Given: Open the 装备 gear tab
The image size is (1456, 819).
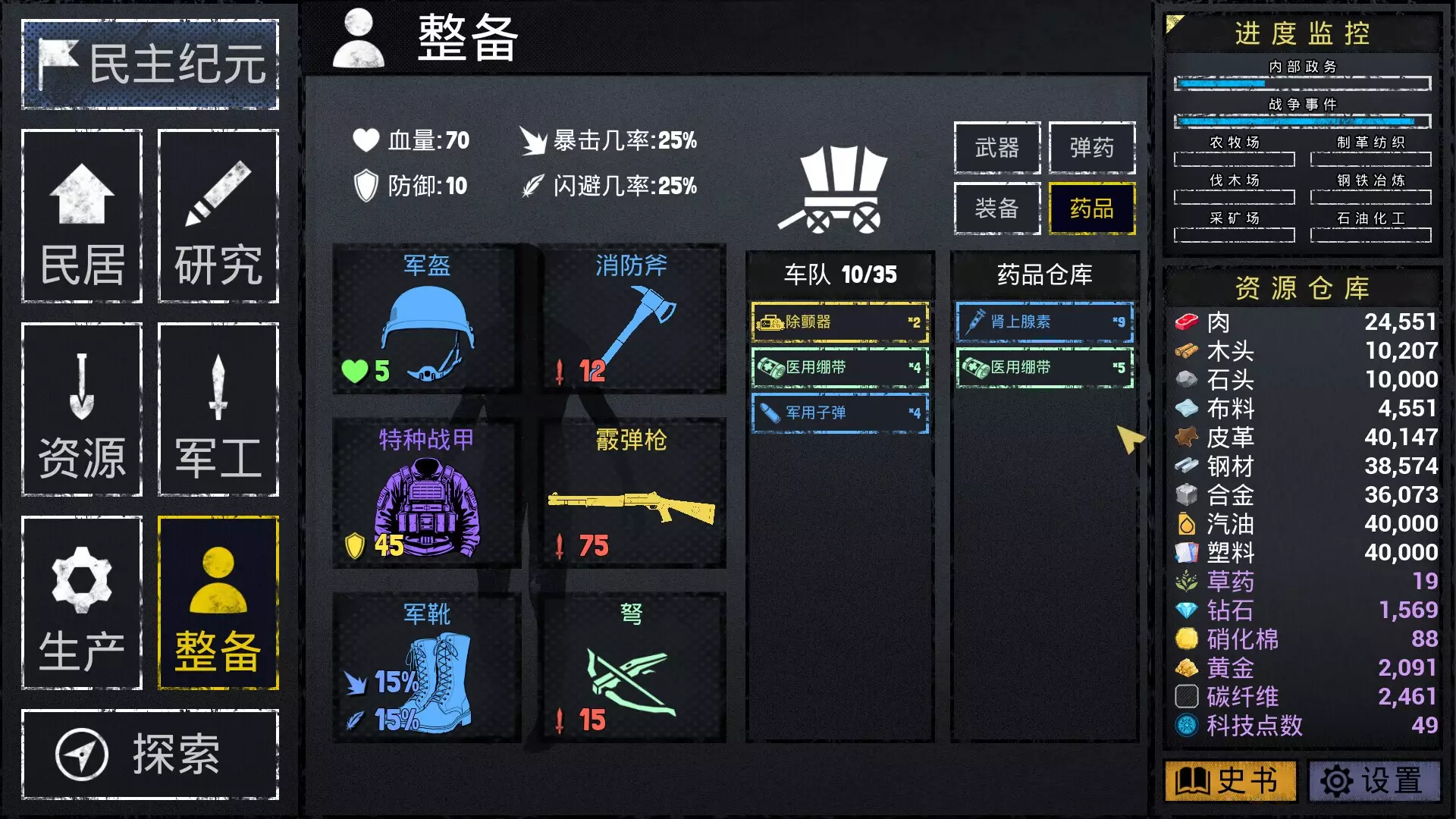Looking at the screenshot, I should click(996, 209).
